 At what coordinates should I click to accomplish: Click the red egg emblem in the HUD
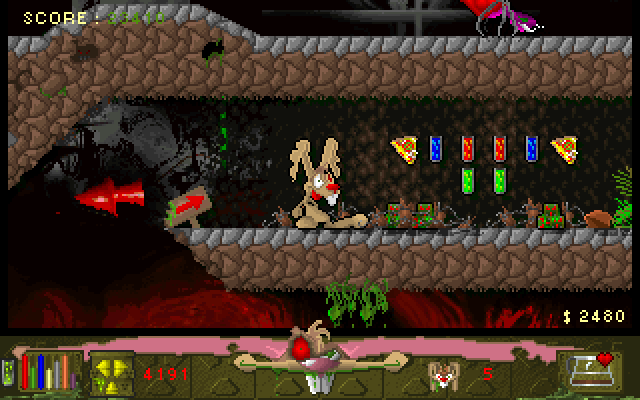(299, 348)
